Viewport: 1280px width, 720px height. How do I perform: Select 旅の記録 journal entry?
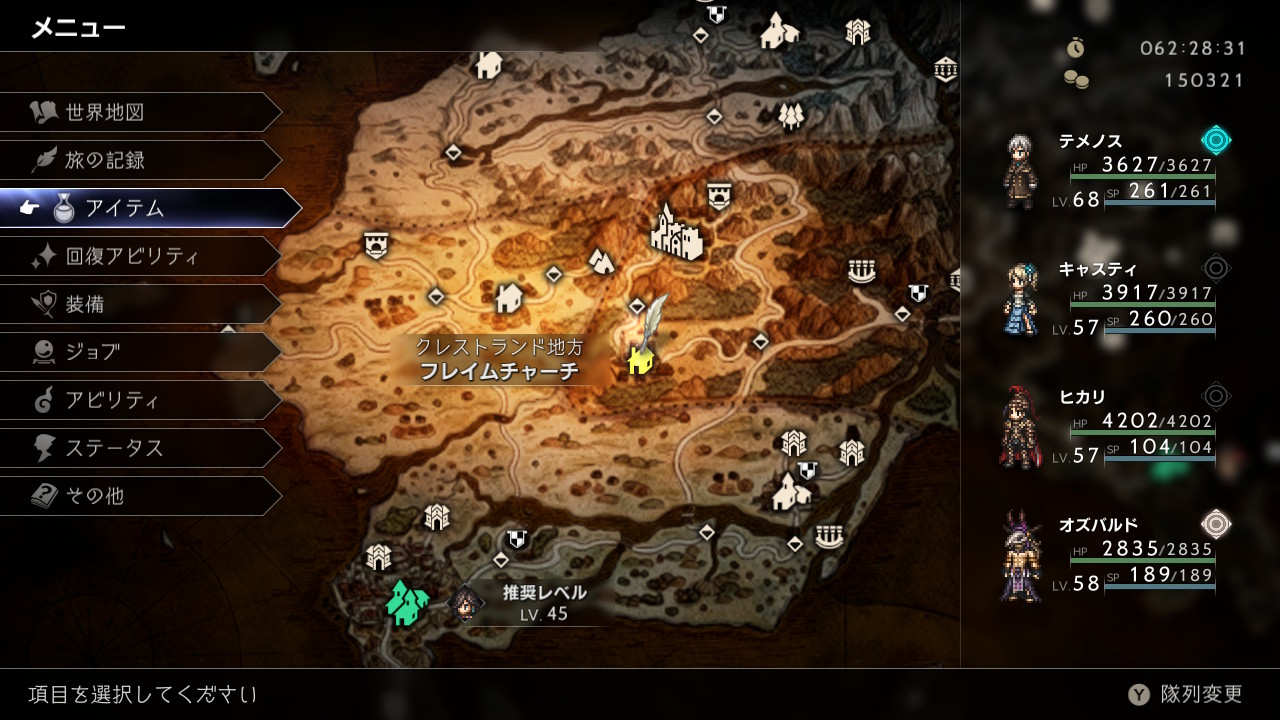[140, 160]
